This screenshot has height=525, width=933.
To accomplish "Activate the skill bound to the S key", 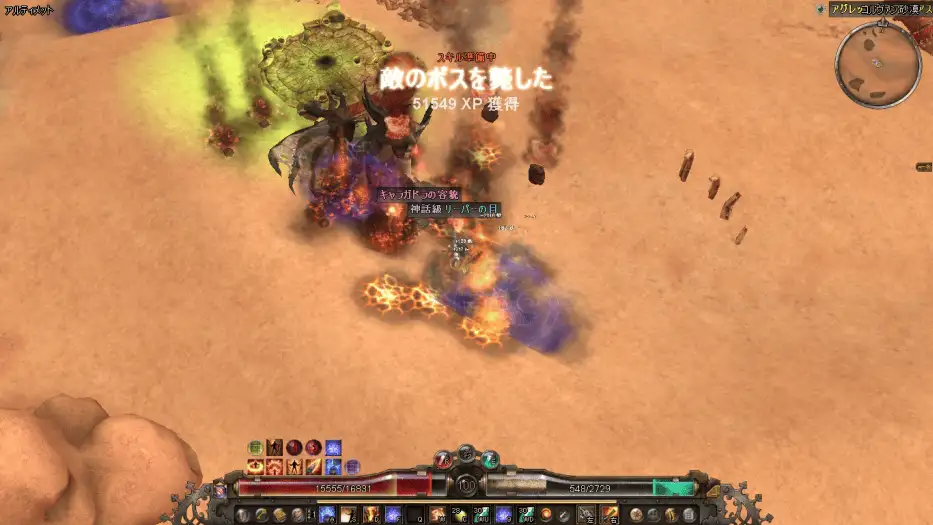I will pyautogui.click(x=349, y=514).
